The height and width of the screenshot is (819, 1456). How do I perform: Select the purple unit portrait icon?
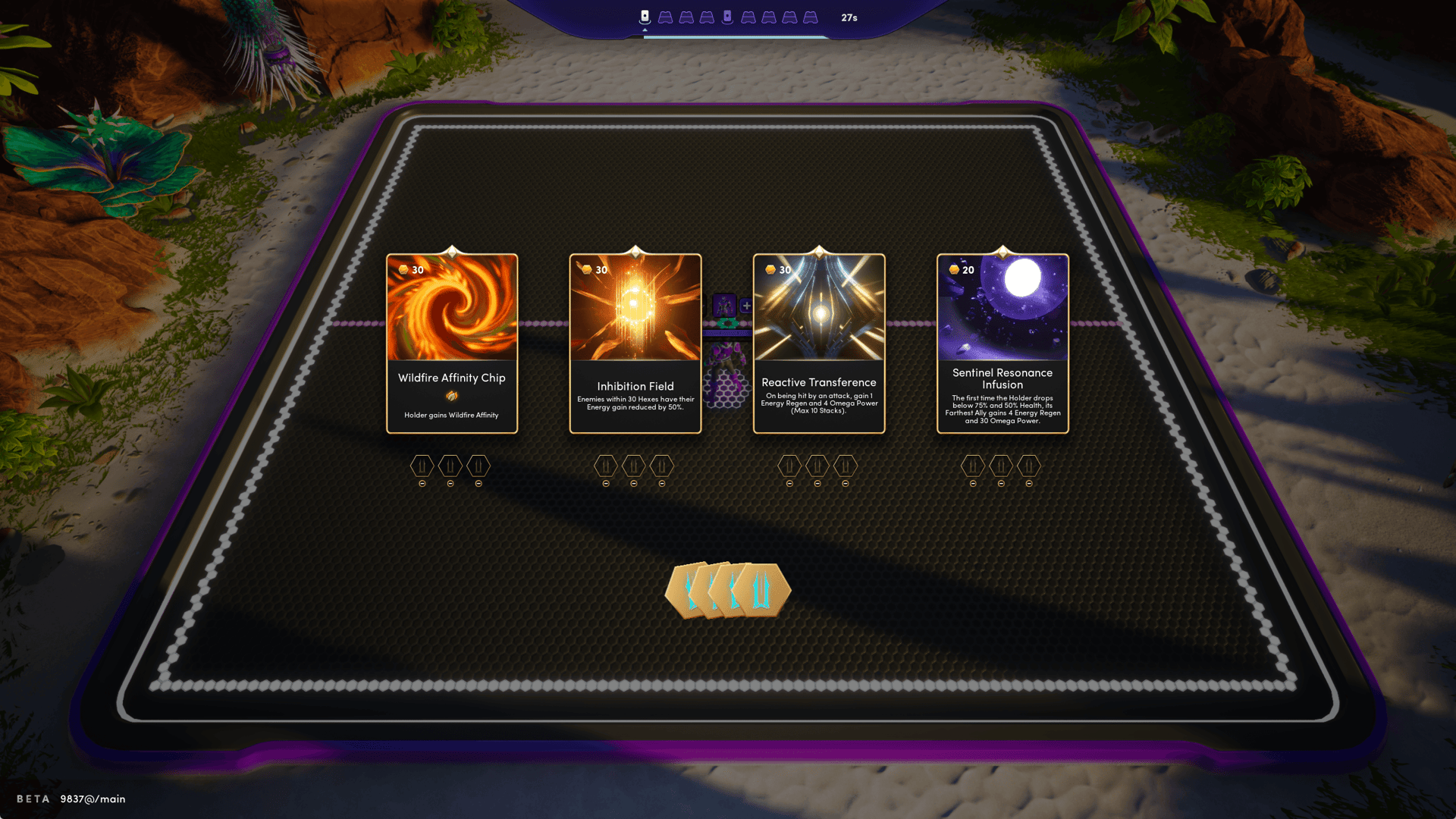point(724,306)
